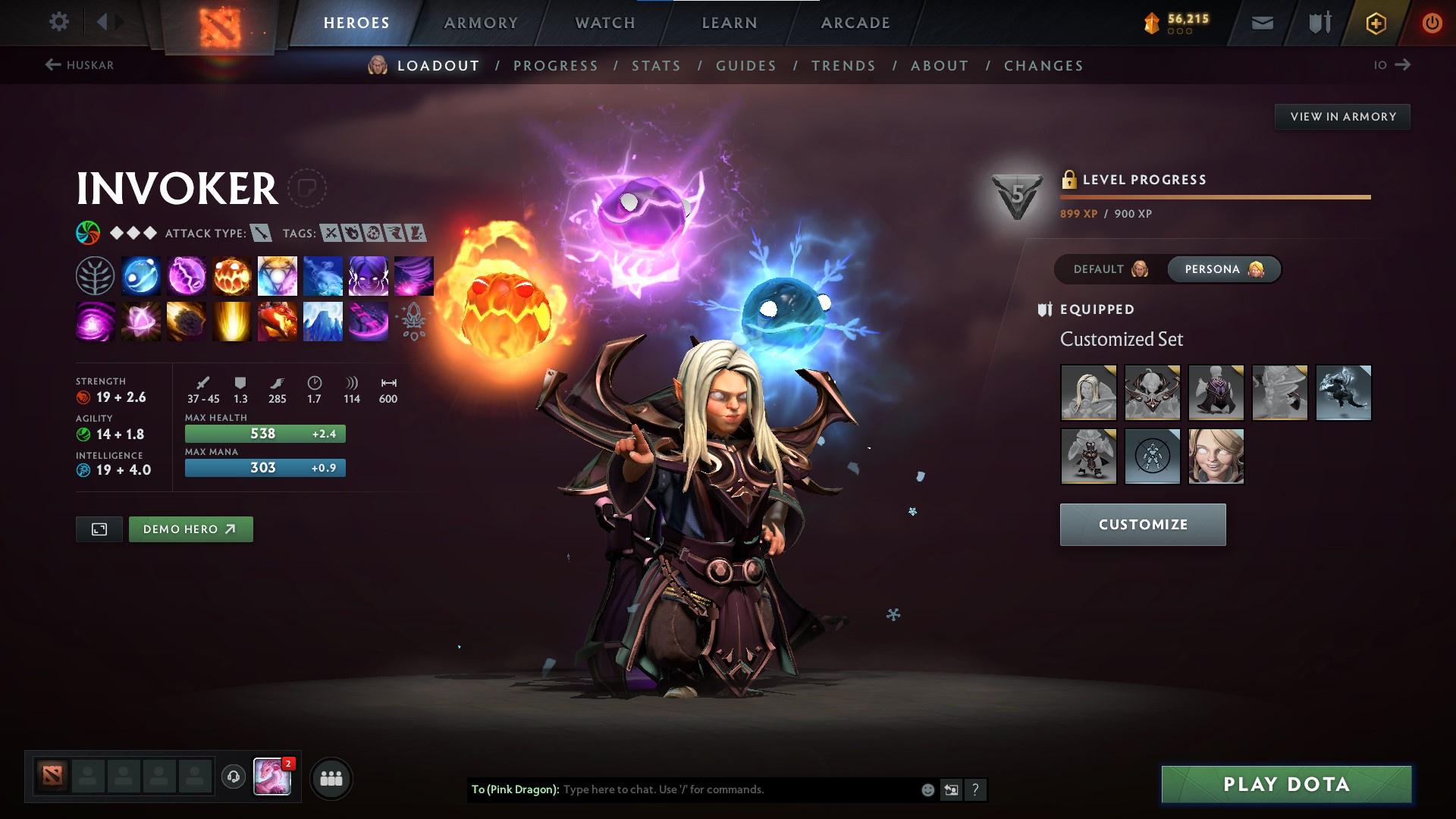Switch to the STATS tab
1456x819 pixels.
pos(657,65)
